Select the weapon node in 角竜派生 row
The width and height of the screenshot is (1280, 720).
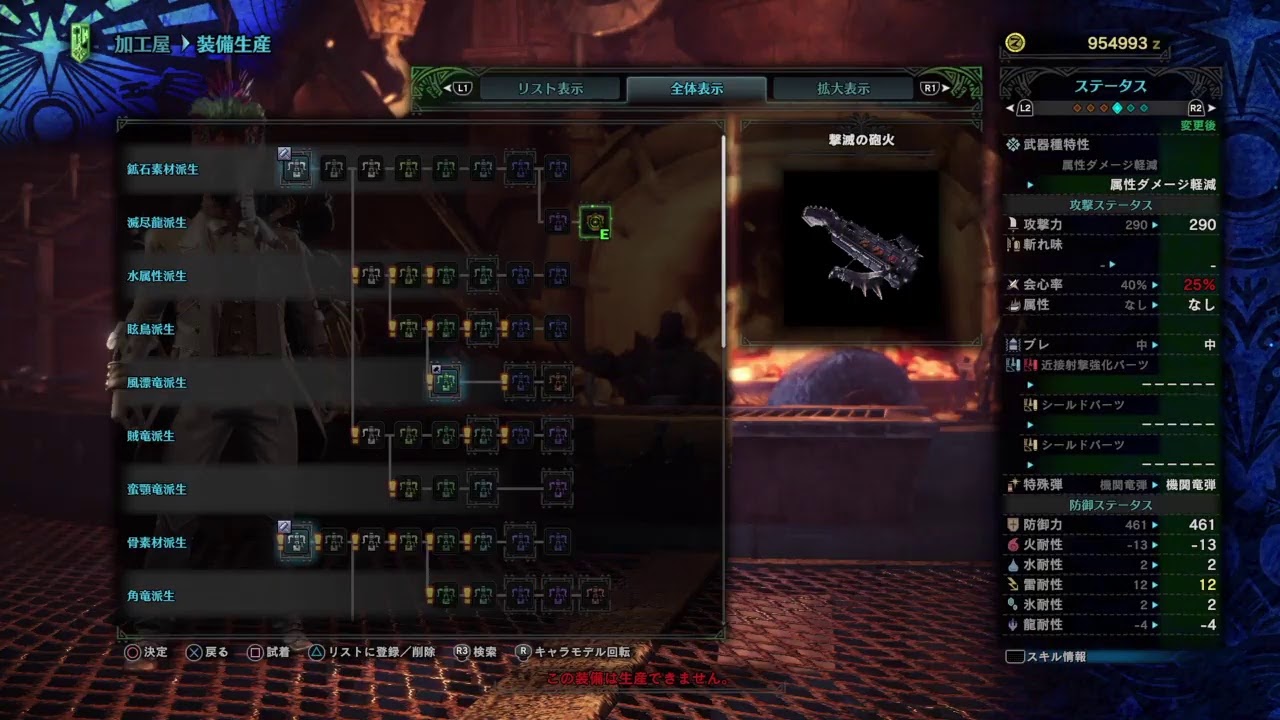pos(445,595)
